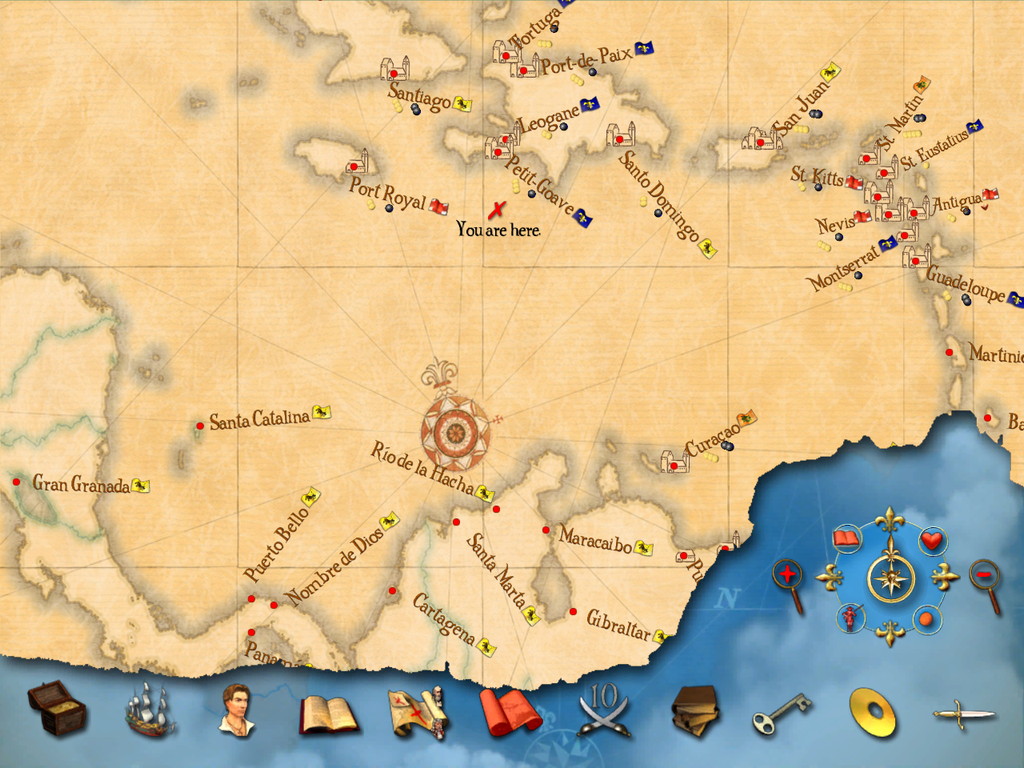Viewport: 1024px width, 768px height.
Task: Select the sailing ship icon
Action: tap(148, 710)
